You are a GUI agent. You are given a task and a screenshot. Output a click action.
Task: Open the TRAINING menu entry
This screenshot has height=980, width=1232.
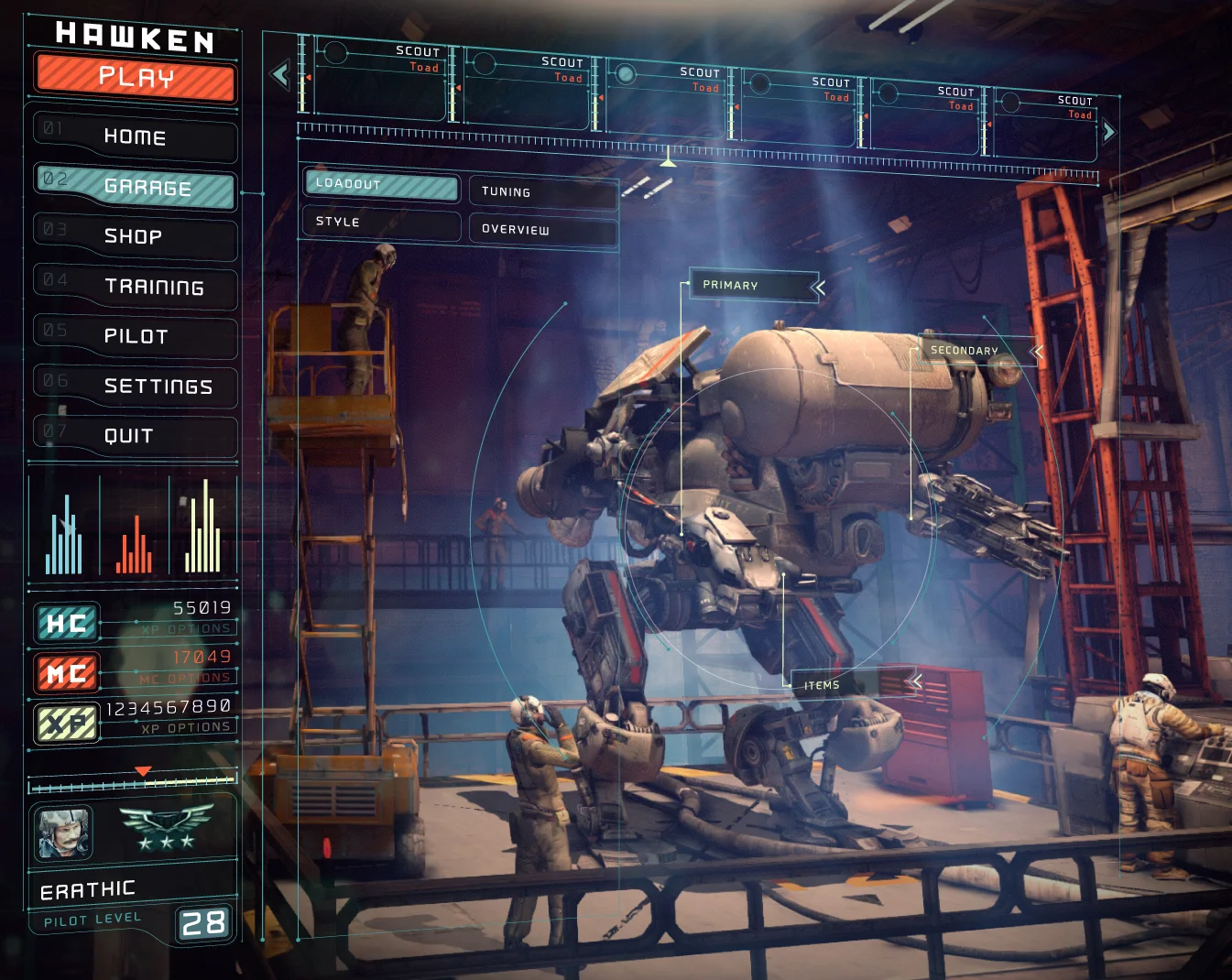[136, 288]
